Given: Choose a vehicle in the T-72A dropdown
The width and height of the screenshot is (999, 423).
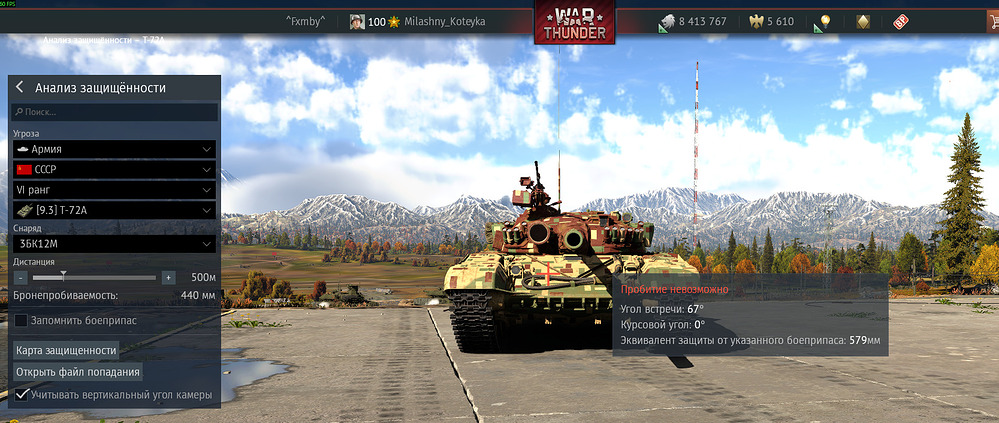Looking at the screenshot, I should click(x=115, y=210).
